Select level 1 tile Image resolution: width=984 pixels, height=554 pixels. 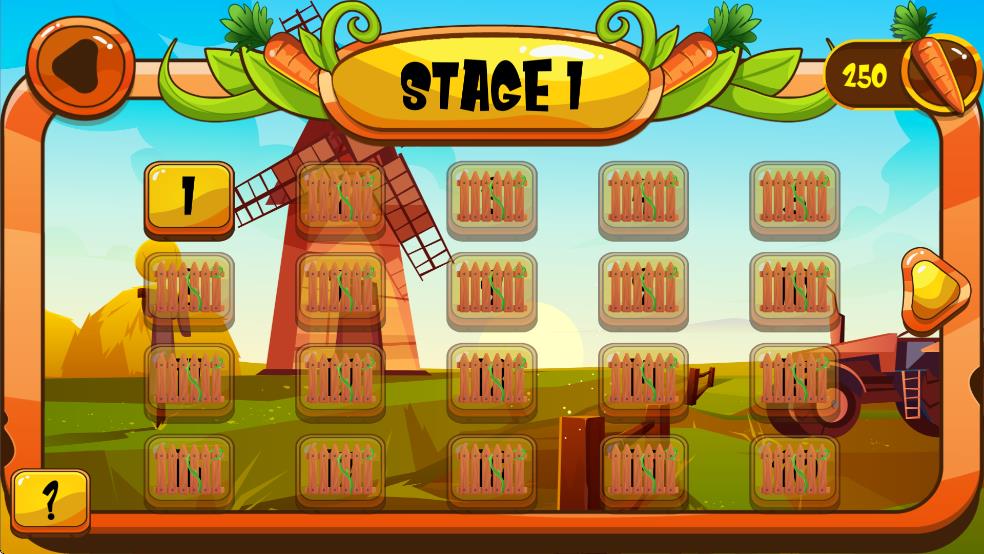click(x=189, y=195)
